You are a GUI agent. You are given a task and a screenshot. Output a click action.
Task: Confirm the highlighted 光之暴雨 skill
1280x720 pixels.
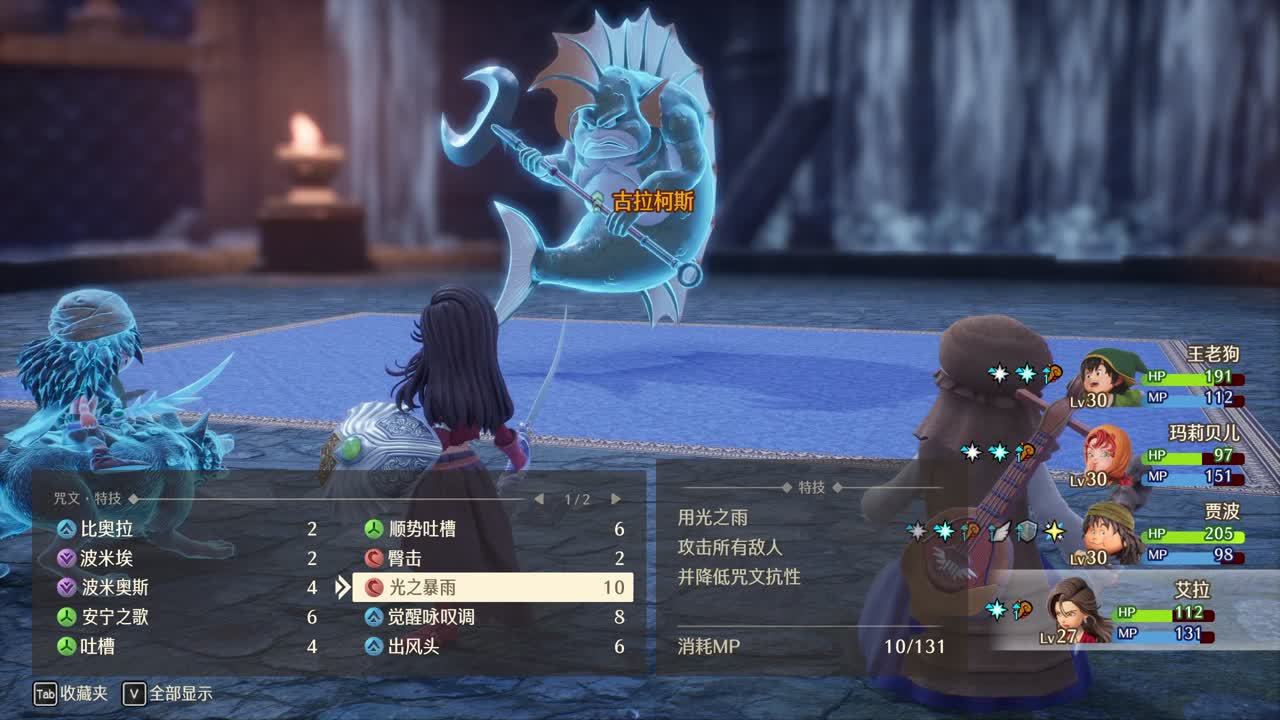tap(492, 587)
